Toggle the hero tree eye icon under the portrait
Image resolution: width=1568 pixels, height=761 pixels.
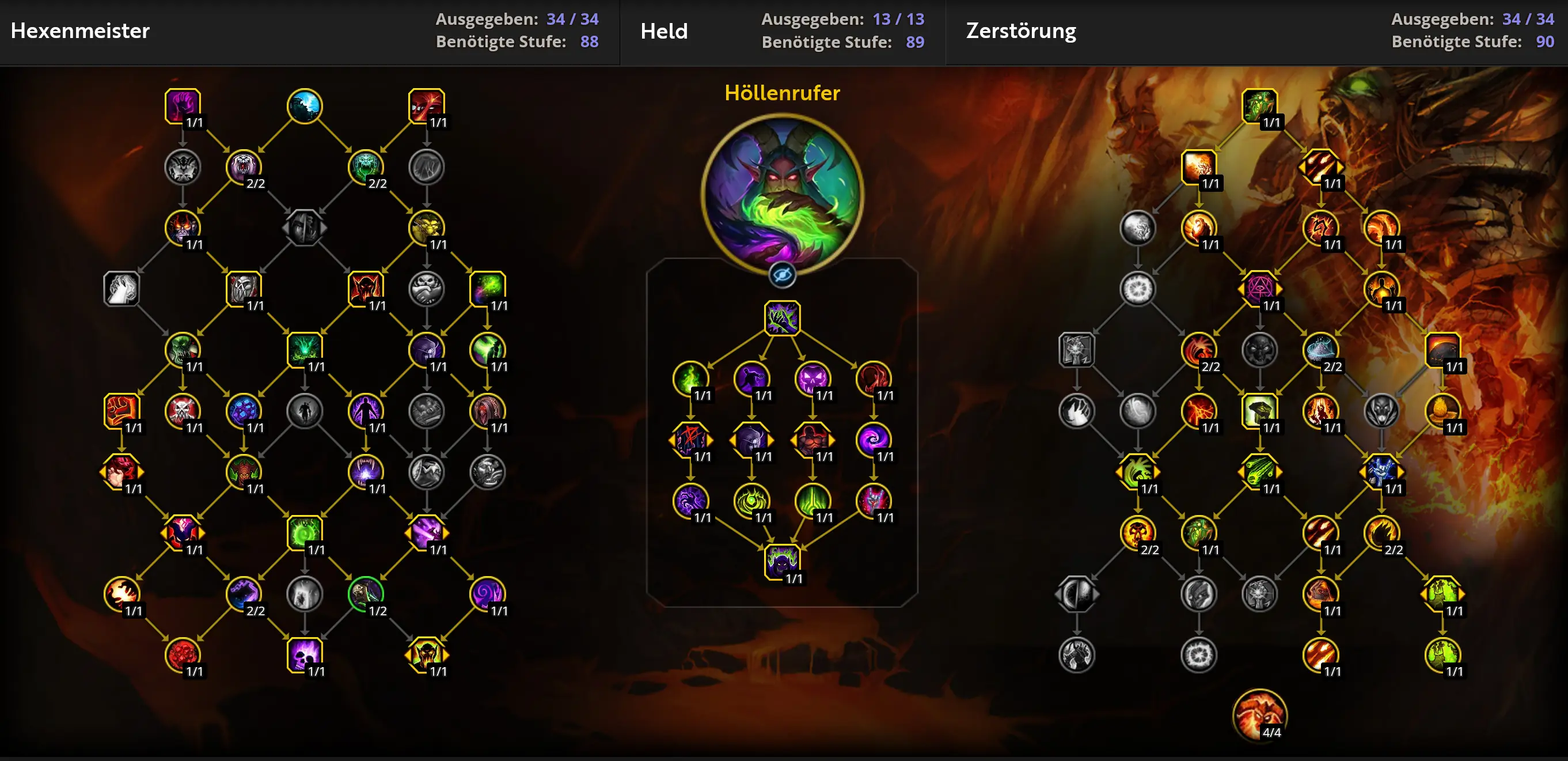783,274
